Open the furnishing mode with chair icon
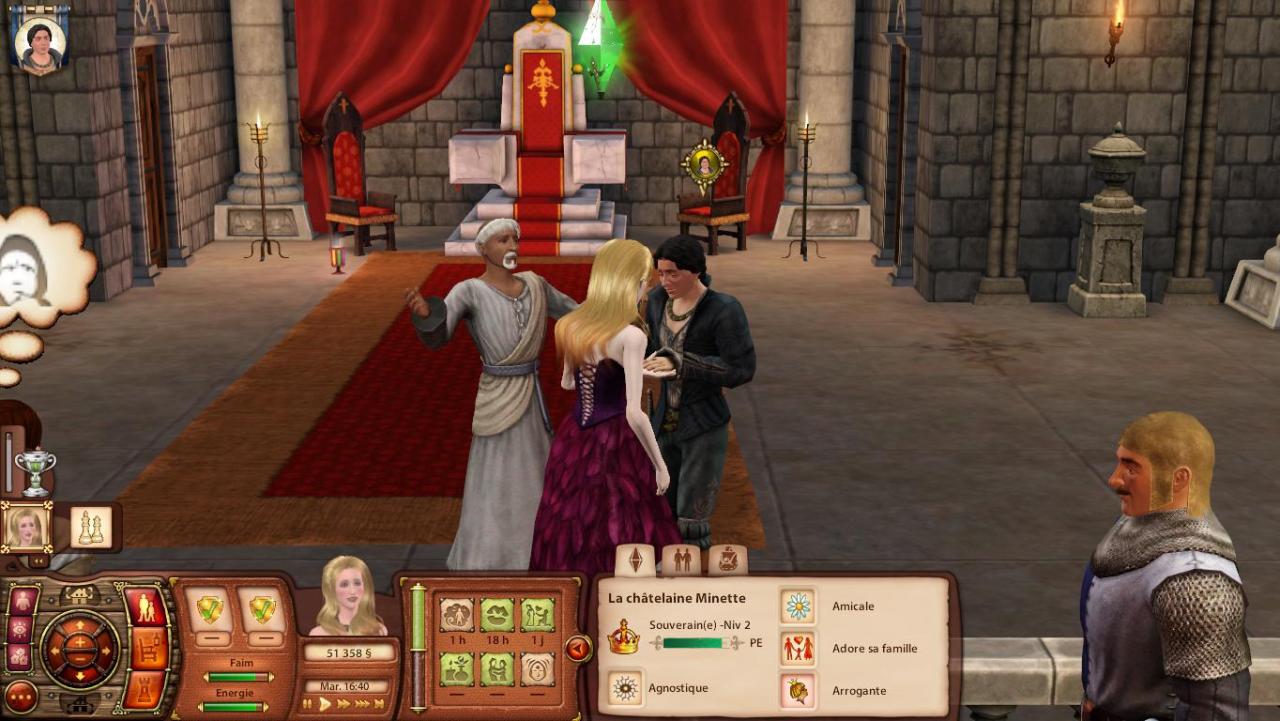 point(149,649)
